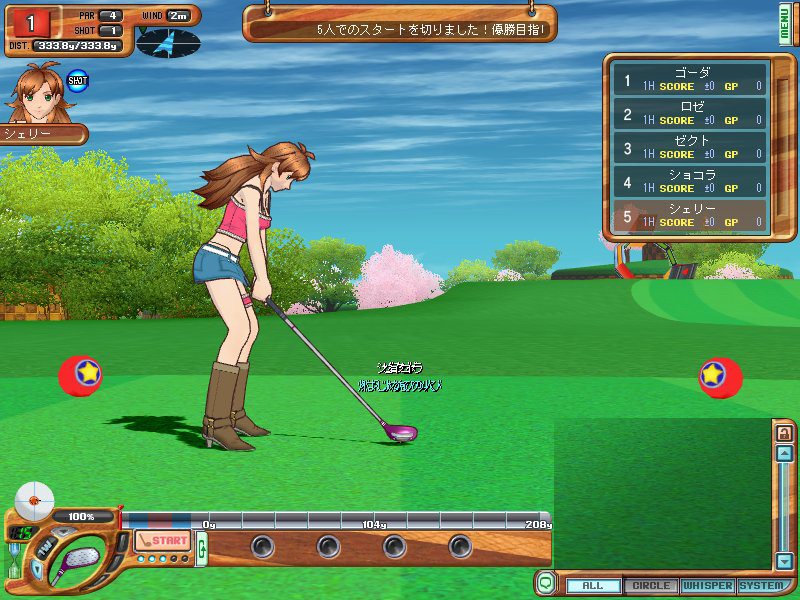Image resolution: width=800 pixels, height=600 pixels.
Task: Select player ショコラ in the scoreboard
Action: 690,182
